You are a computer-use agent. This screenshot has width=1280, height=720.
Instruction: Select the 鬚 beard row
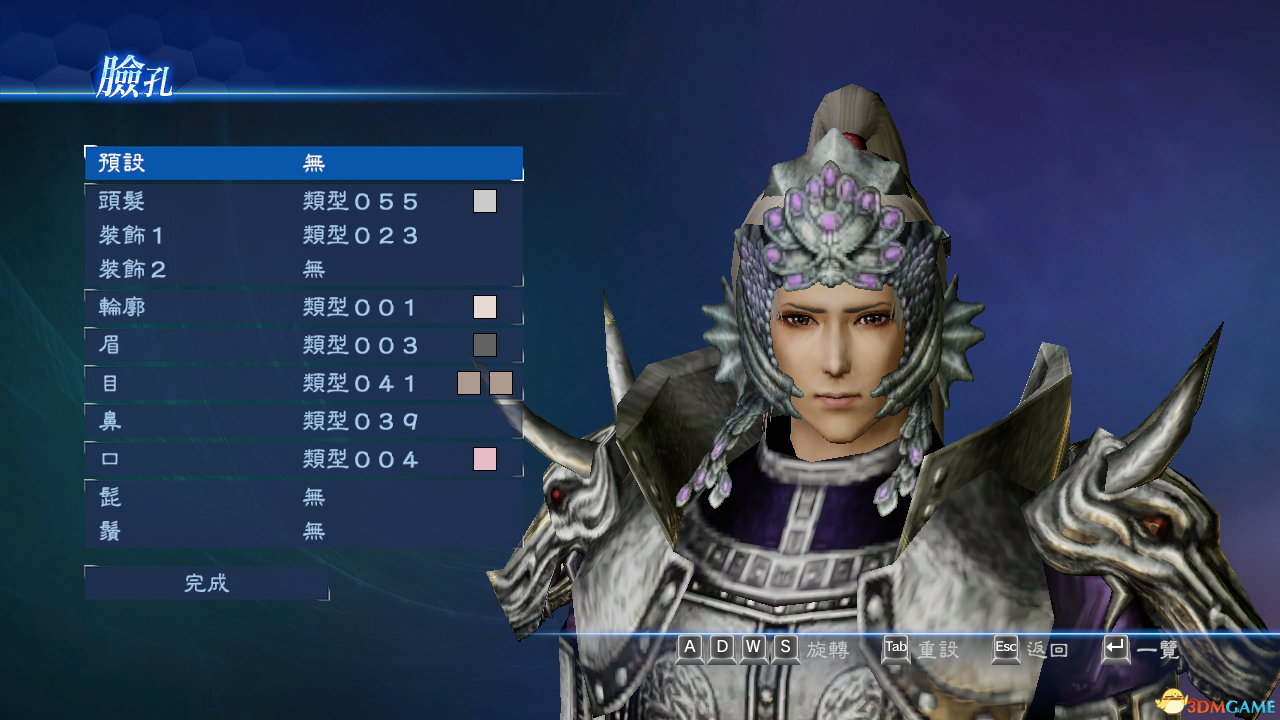pyautogui.click(x=280, y=531)
